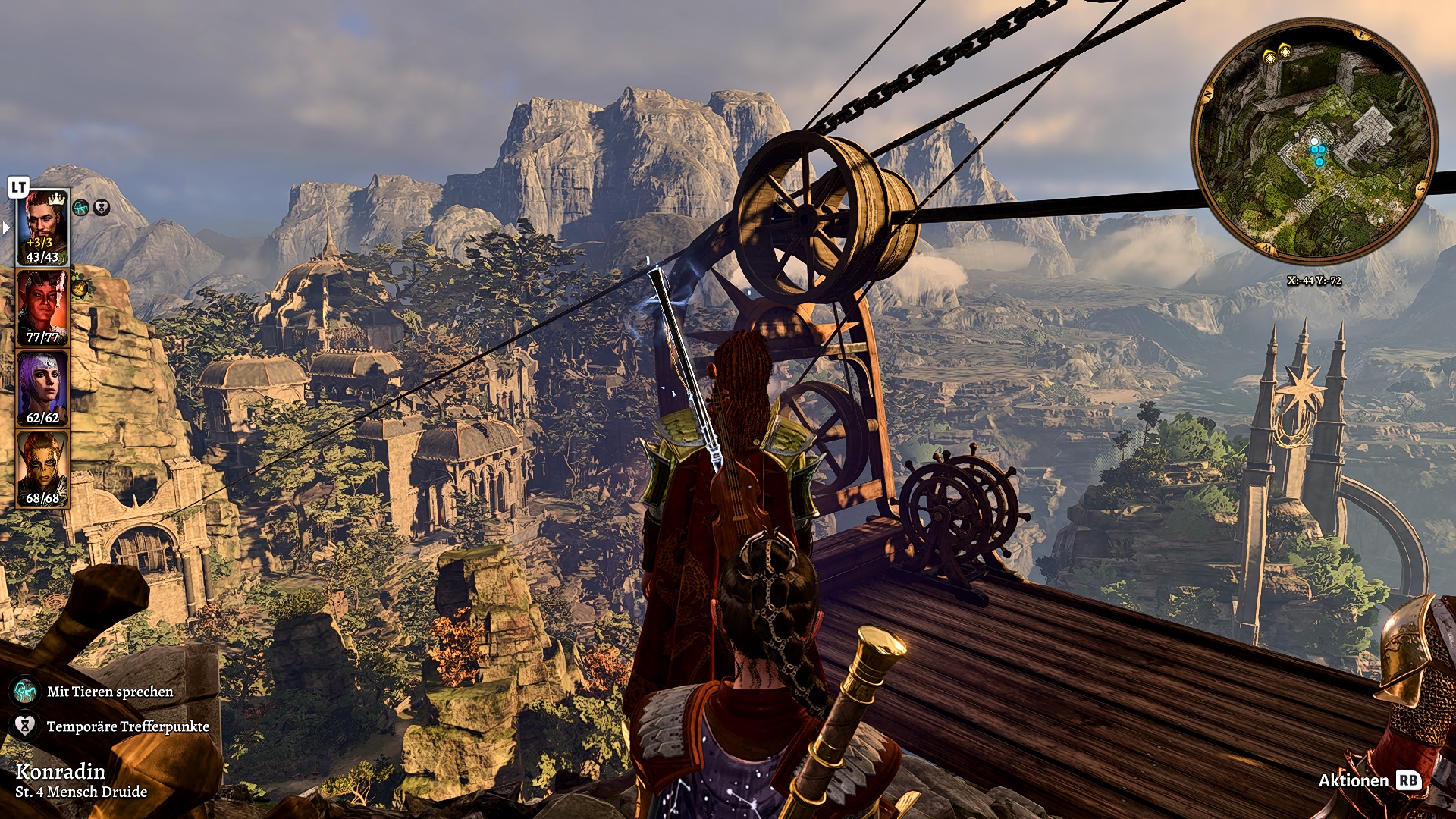The width and height of the screenshot is (1456, 819).
Task: Inspect the teal animal status icon beside Konradin's portrait
Action: 80,207
